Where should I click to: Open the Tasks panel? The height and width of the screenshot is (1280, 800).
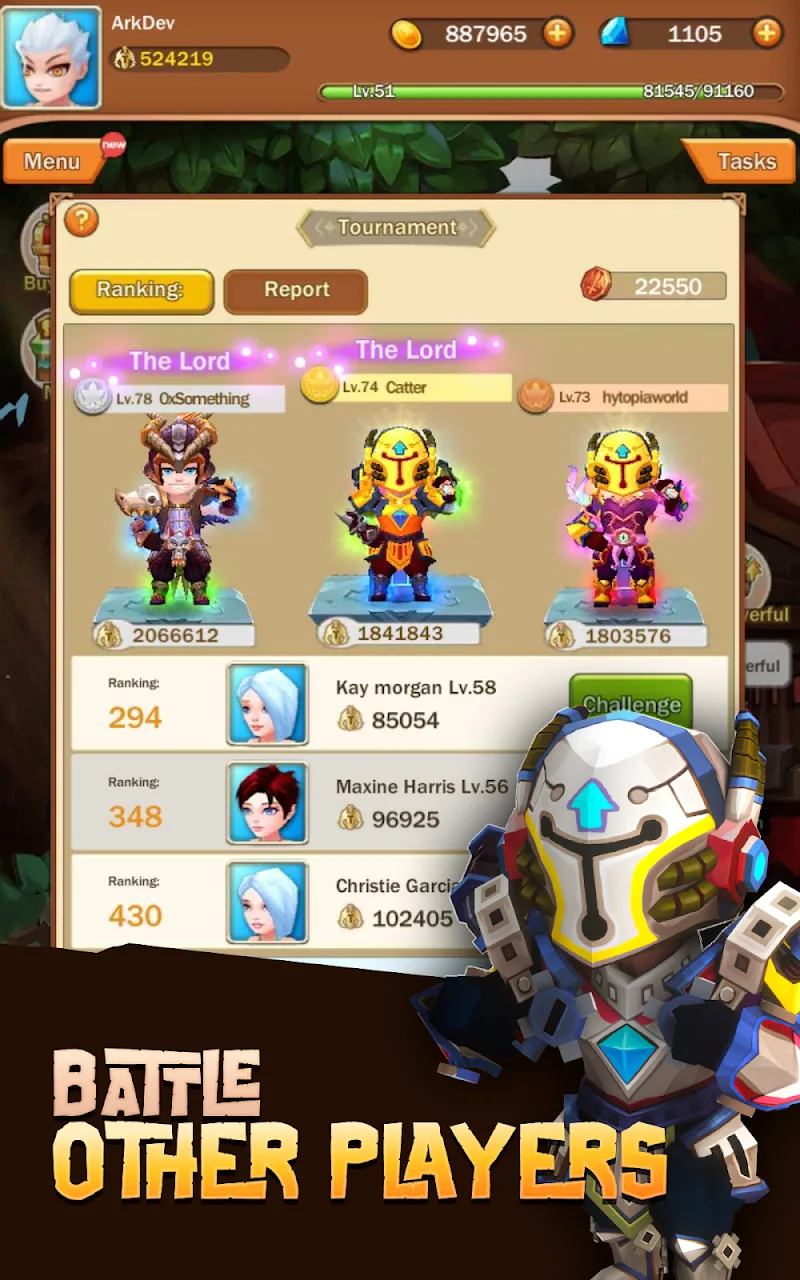coord(744,161)
